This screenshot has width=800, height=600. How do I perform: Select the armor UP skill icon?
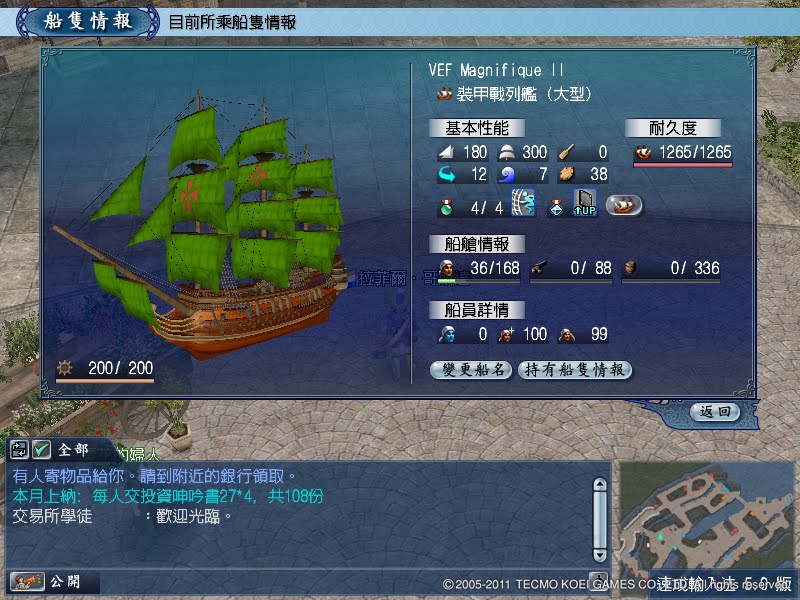pyautogui.click(x=585, y=204)
